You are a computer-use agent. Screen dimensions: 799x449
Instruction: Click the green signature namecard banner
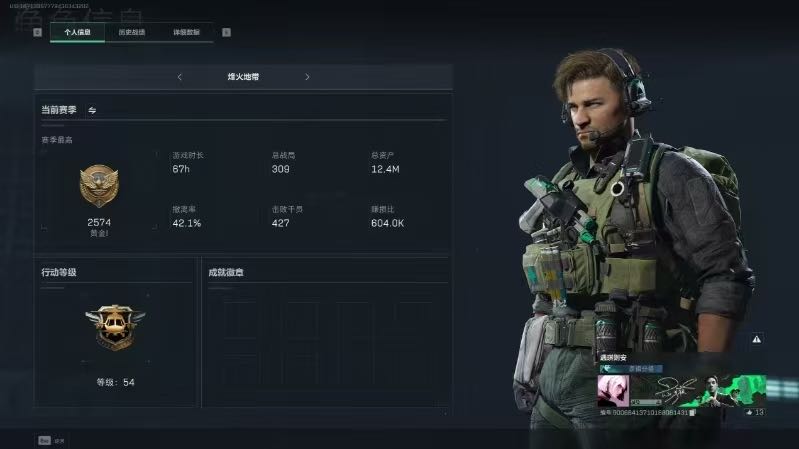(698, 389)
